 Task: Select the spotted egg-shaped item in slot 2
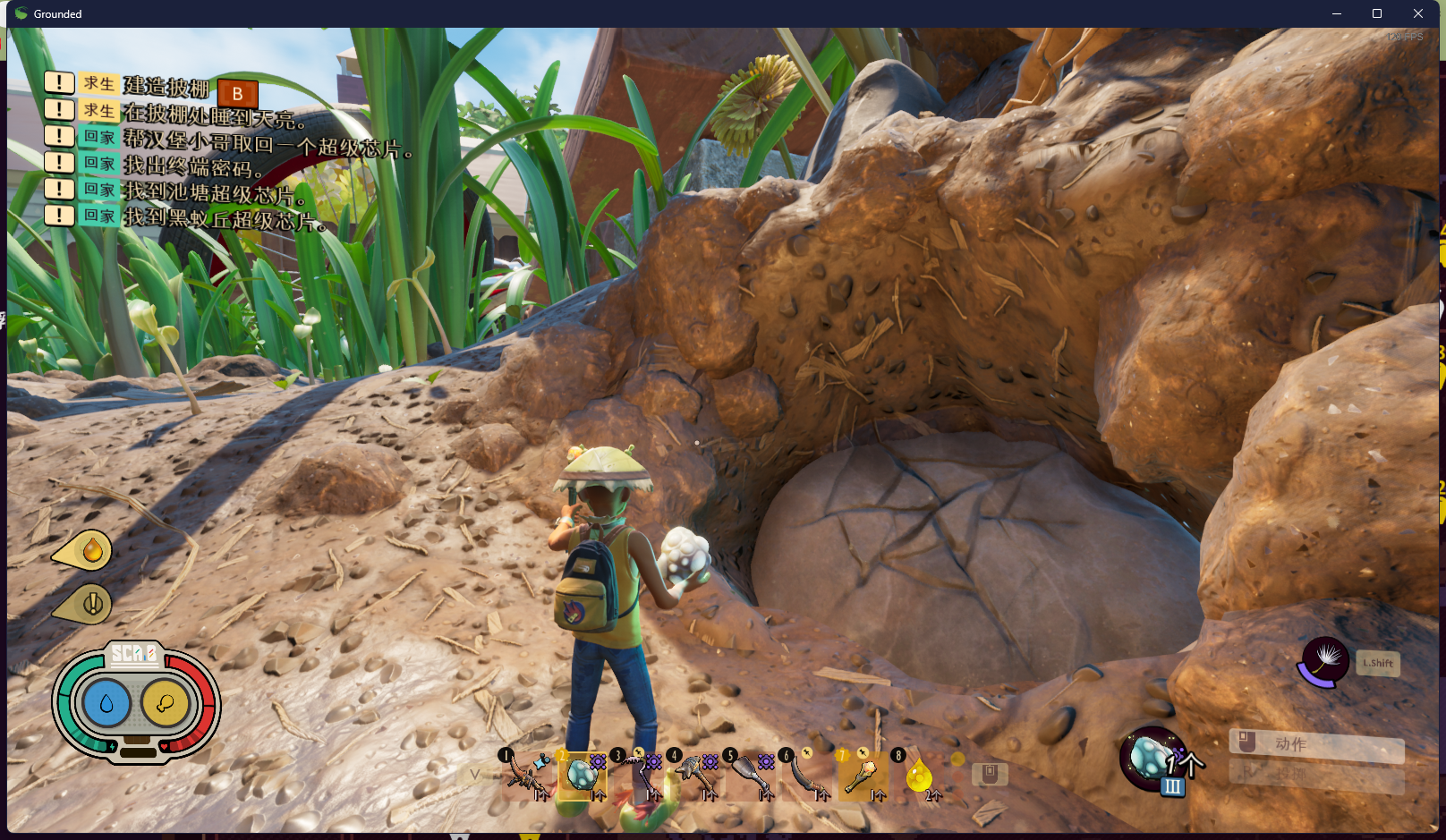[x=583, y=774]
